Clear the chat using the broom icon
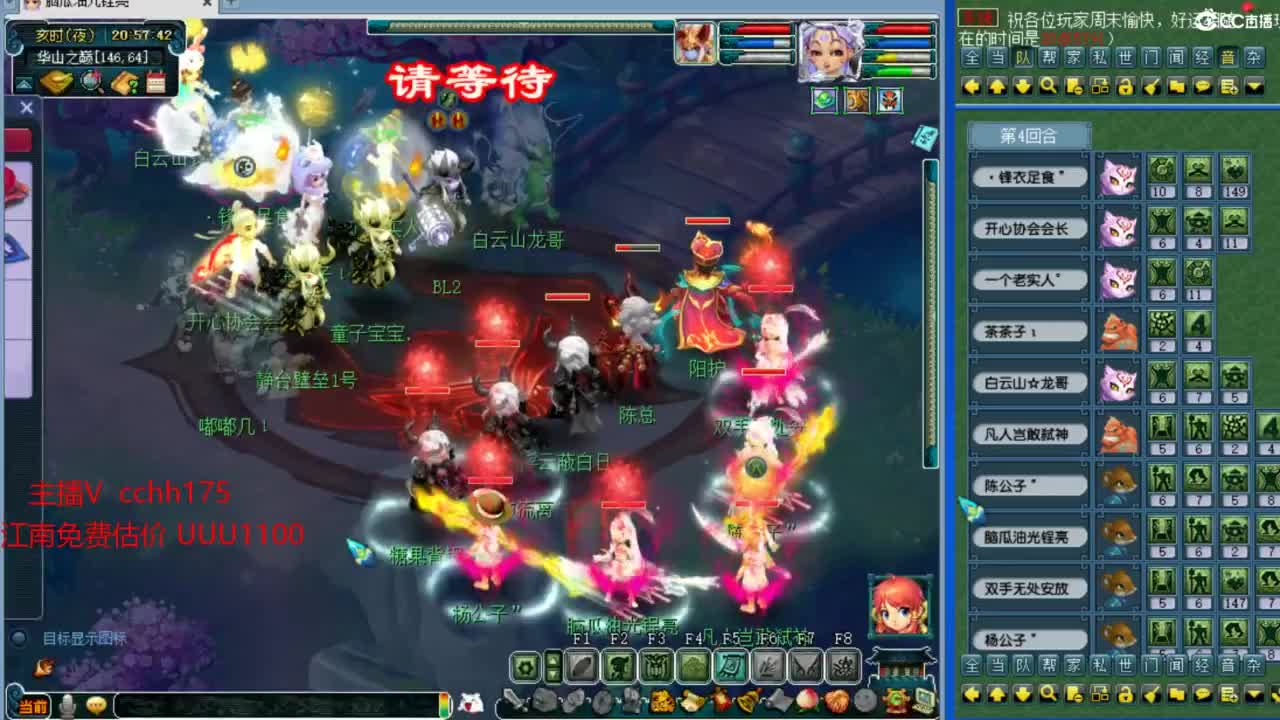Image resolution: width=1280 pixels, height=720 pixels. point(1151,88)
